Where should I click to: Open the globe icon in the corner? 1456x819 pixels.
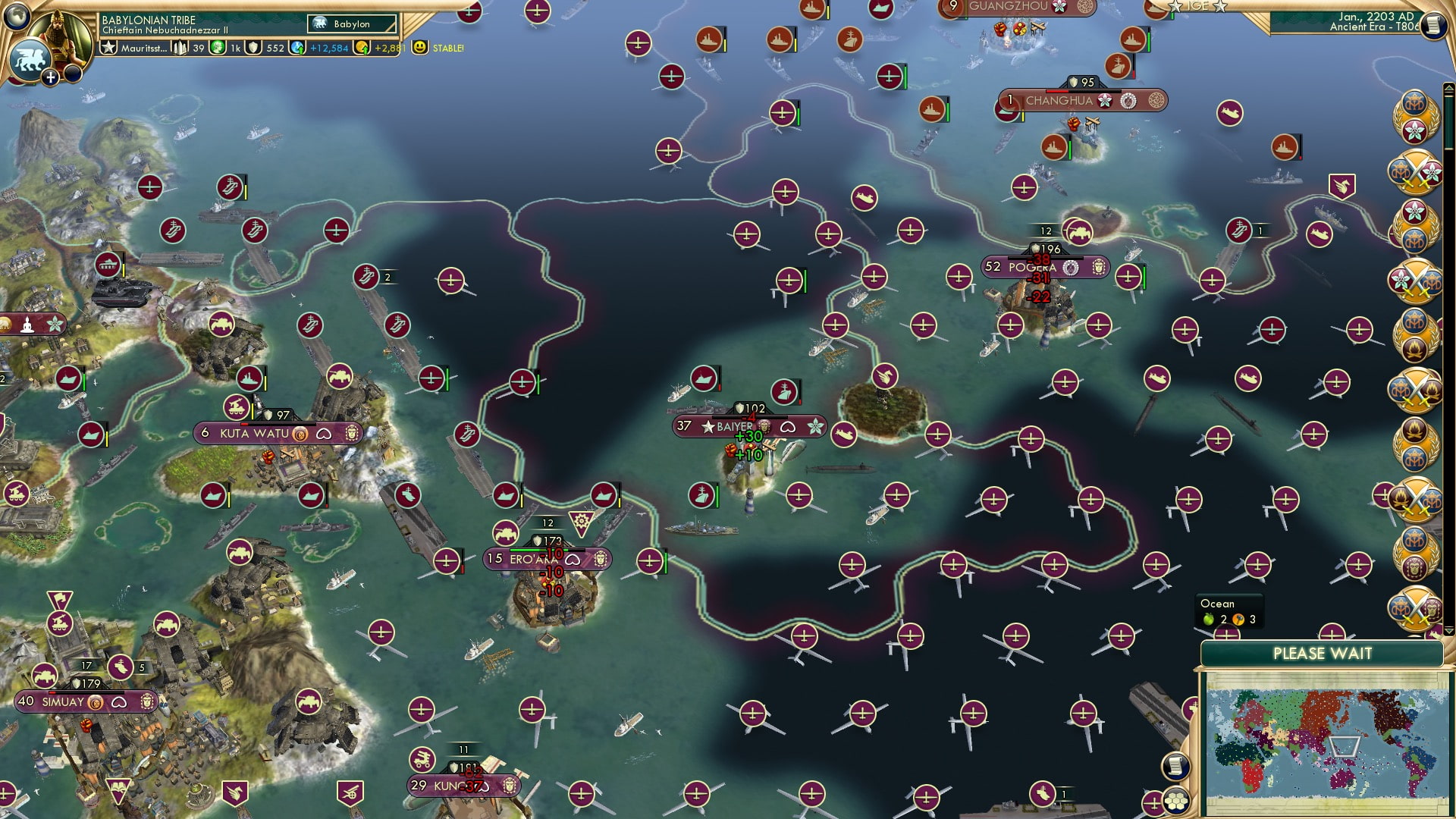(16, 14)
